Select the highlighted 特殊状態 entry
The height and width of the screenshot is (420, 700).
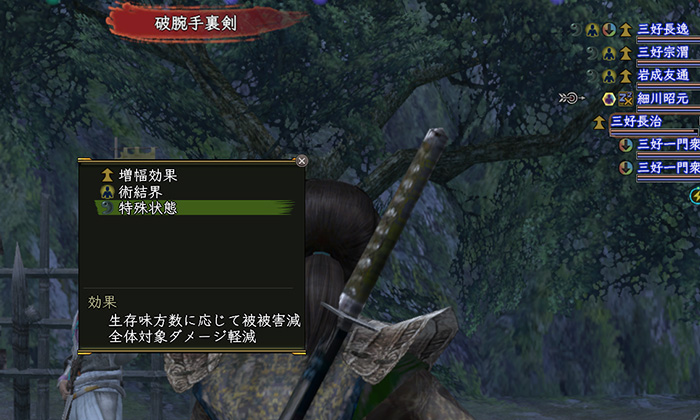(147, 207)
